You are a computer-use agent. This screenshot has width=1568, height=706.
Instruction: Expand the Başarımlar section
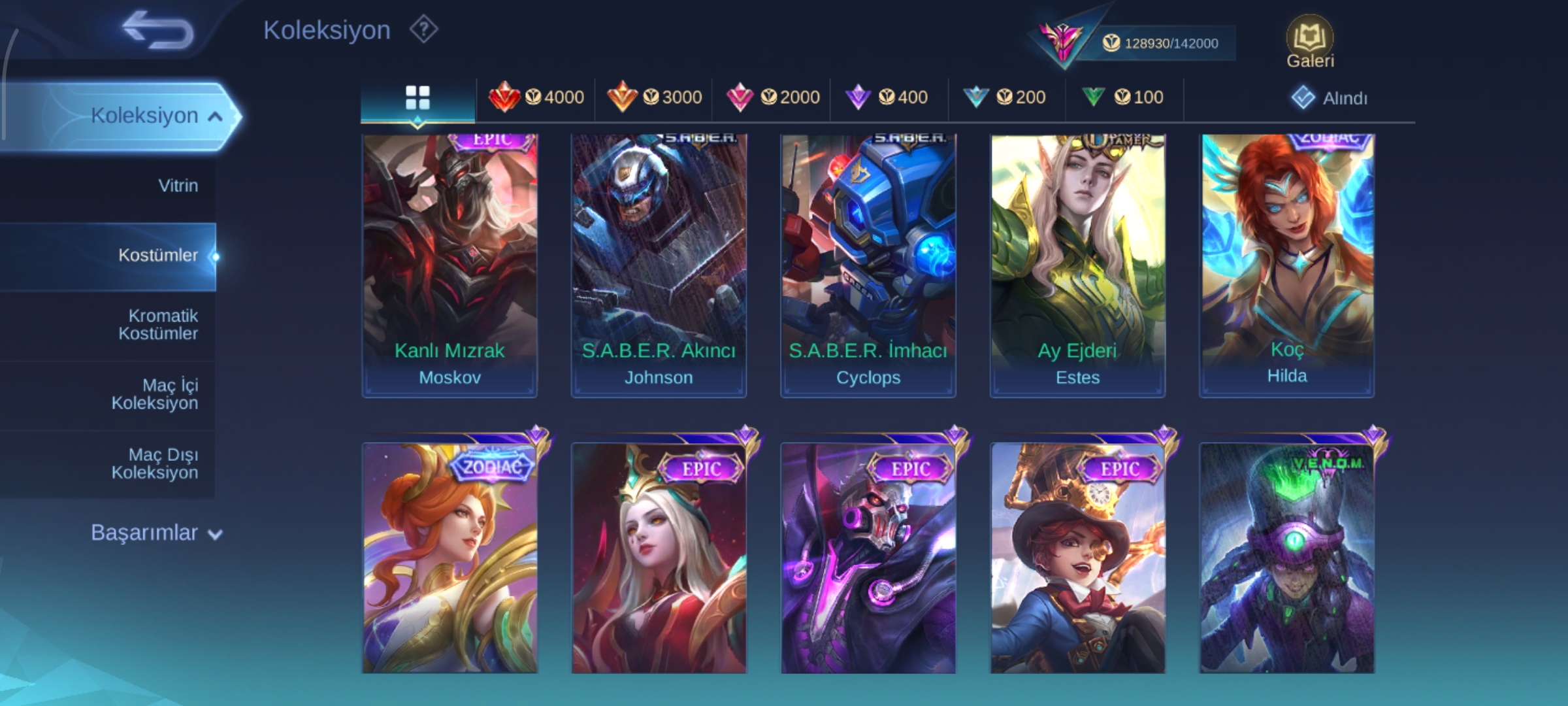(x=156, y=533)
